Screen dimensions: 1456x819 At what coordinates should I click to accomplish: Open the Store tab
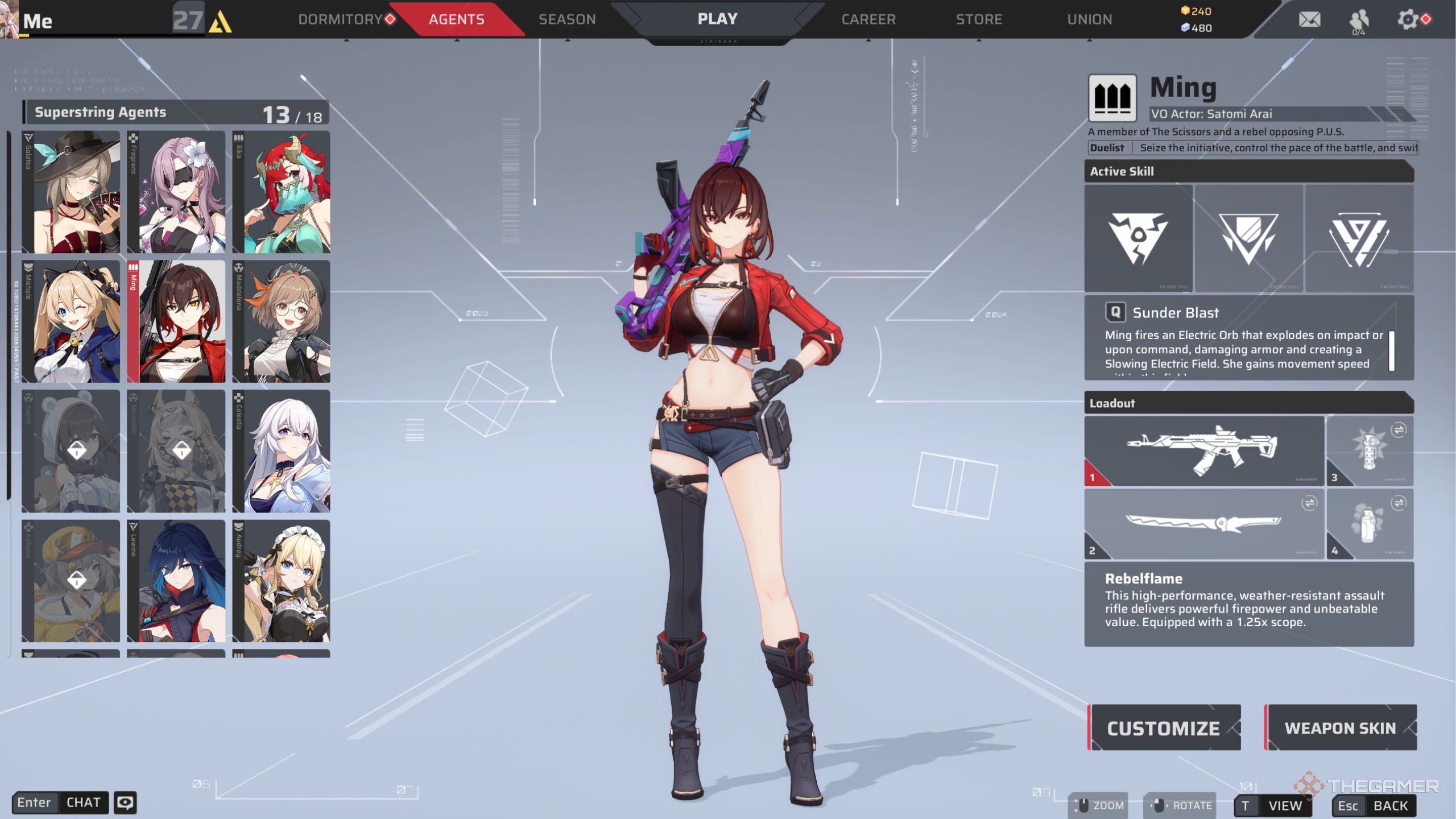tap(979, 19)
